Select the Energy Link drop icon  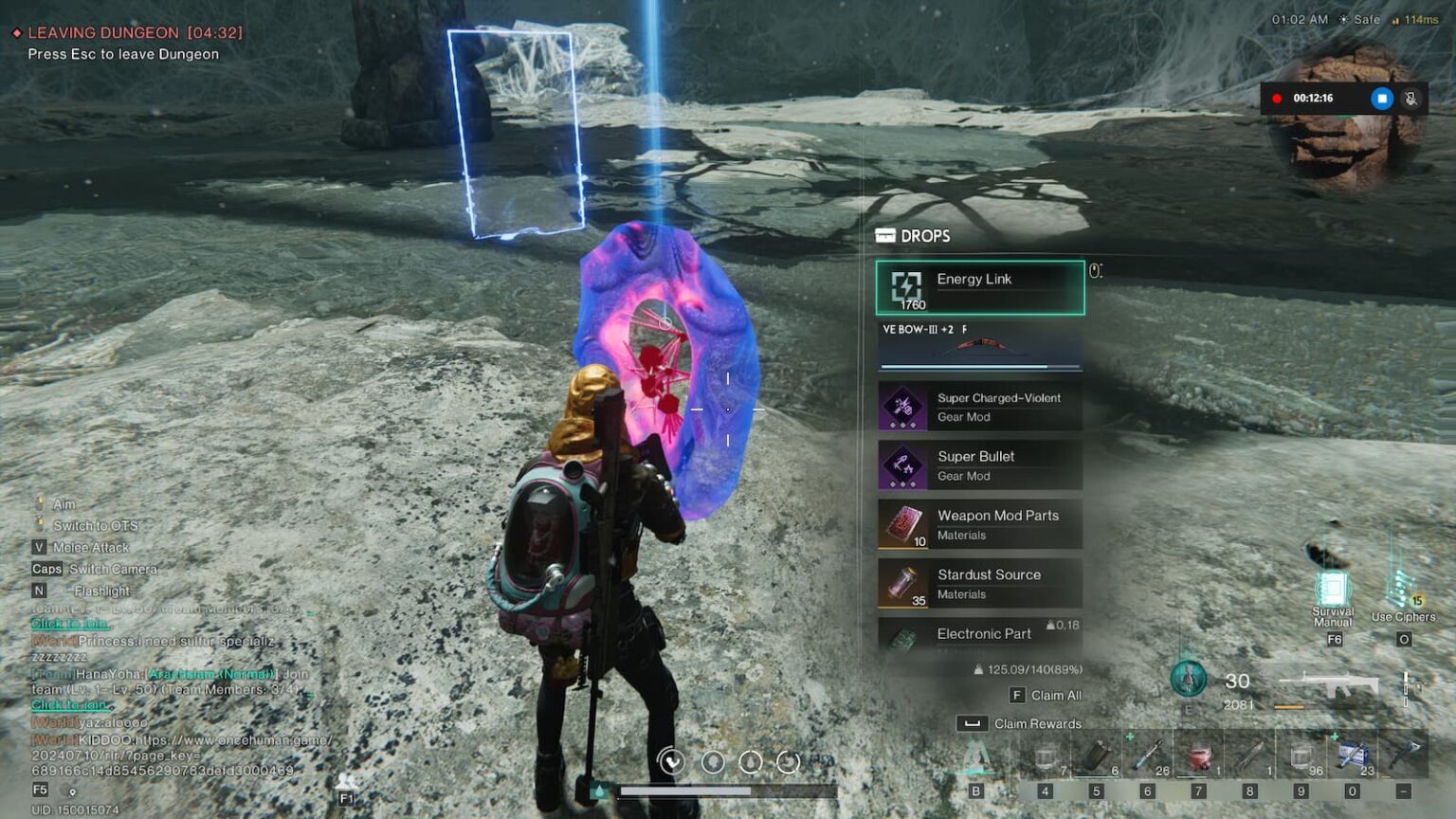click(906, 286)
